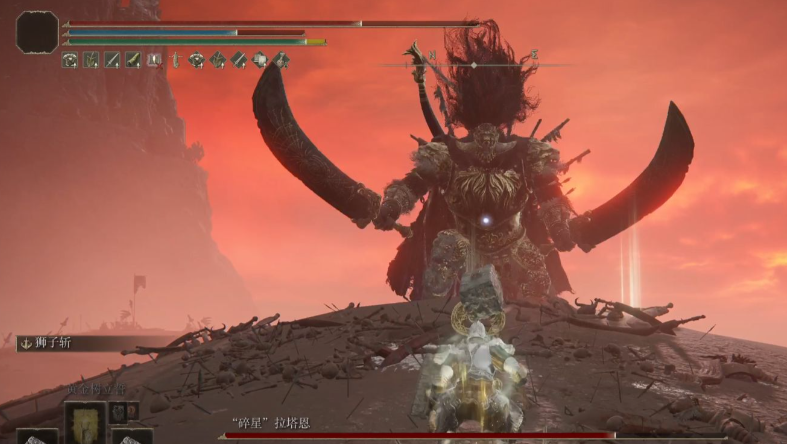Select the small humanoid figure buff icon
Viewport: 787px width, 444px height.
coord(176,60)
